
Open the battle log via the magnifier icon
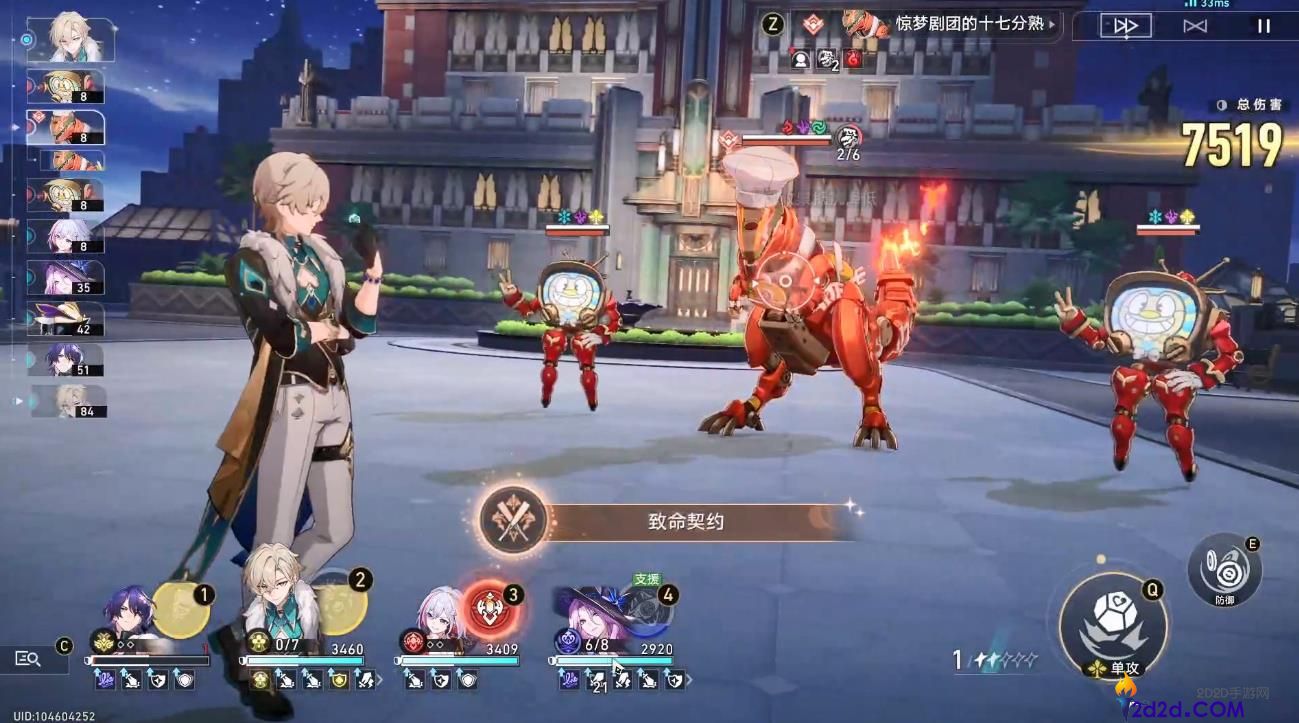click(x=28, y=659)
